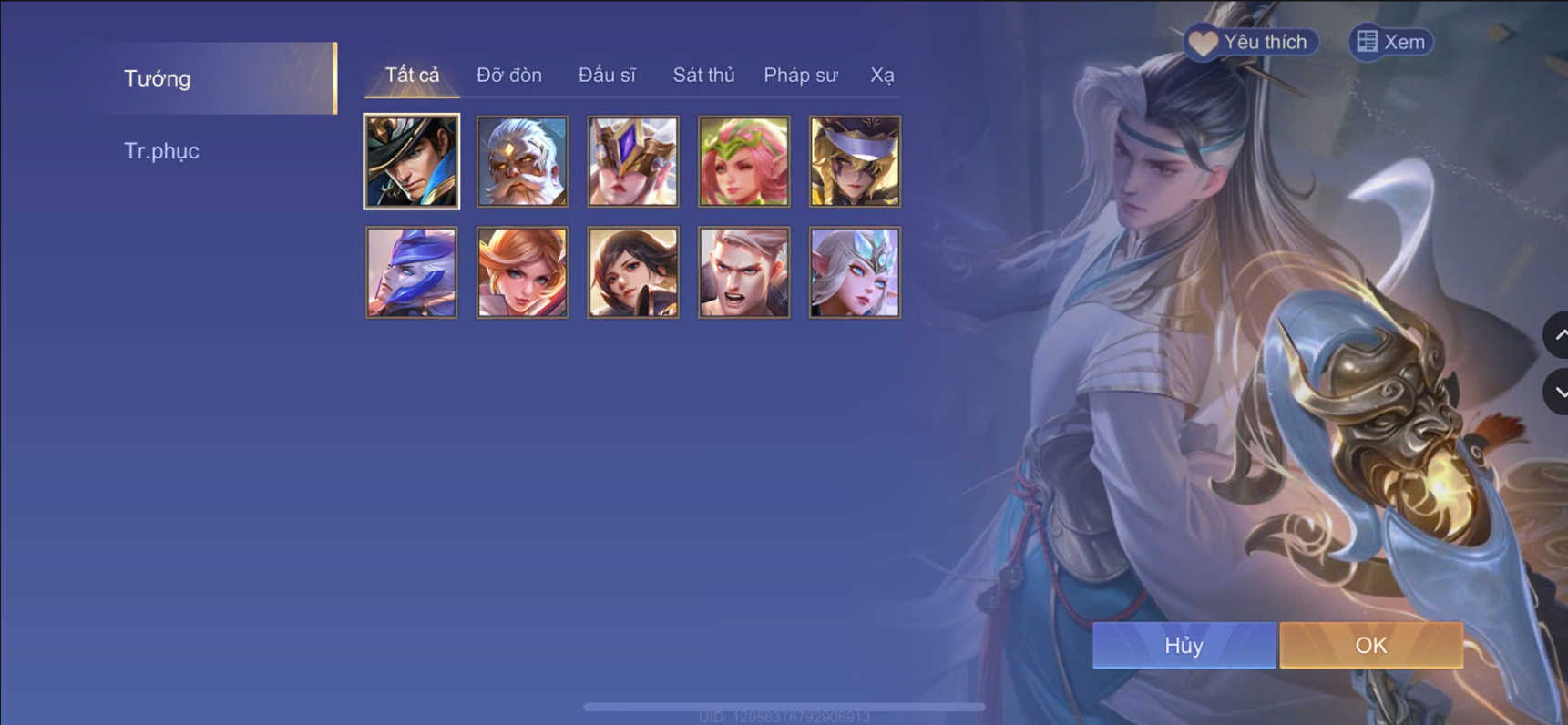Select the blue-helmeted hero portrait

[x=411, y=271]
